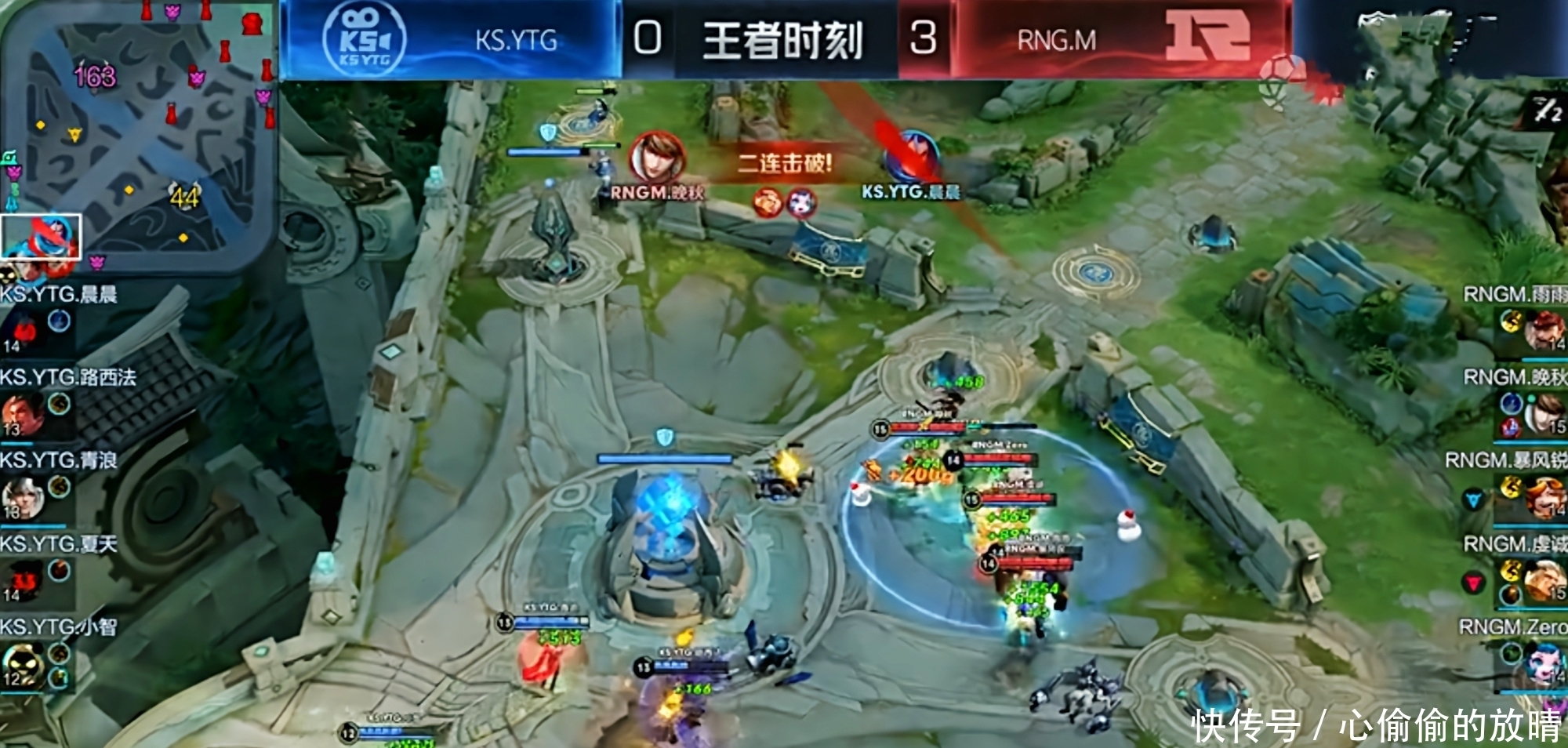Click KS.YTG.青浪's cyan health bar
1568x748 pixels.
(34, 525)
